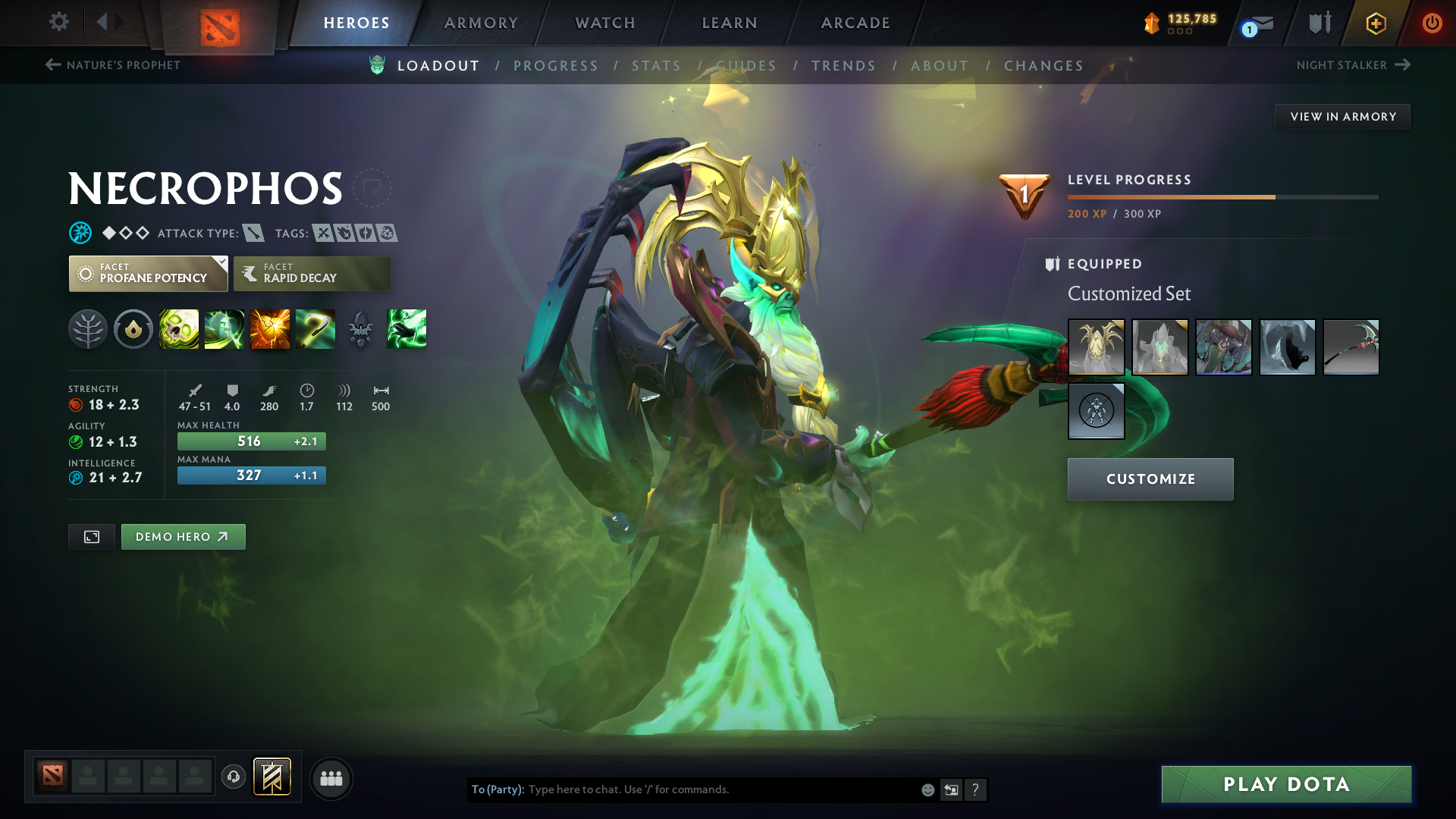Click CUSTOMIZE under the equipped set

[1150, 479]
